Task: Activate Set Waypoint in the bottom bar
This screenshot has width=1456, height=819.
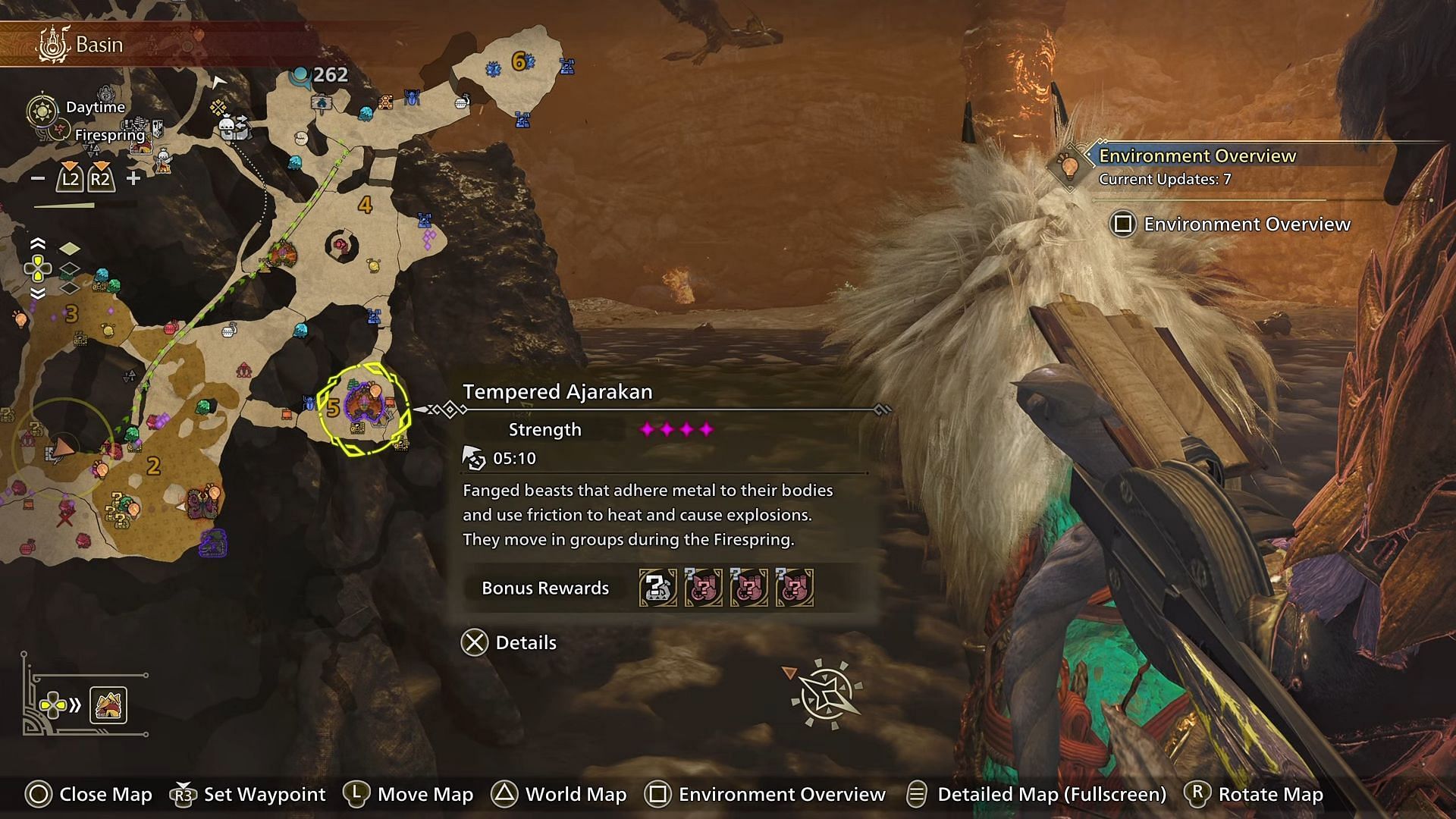Action: (x=249, y=794)
